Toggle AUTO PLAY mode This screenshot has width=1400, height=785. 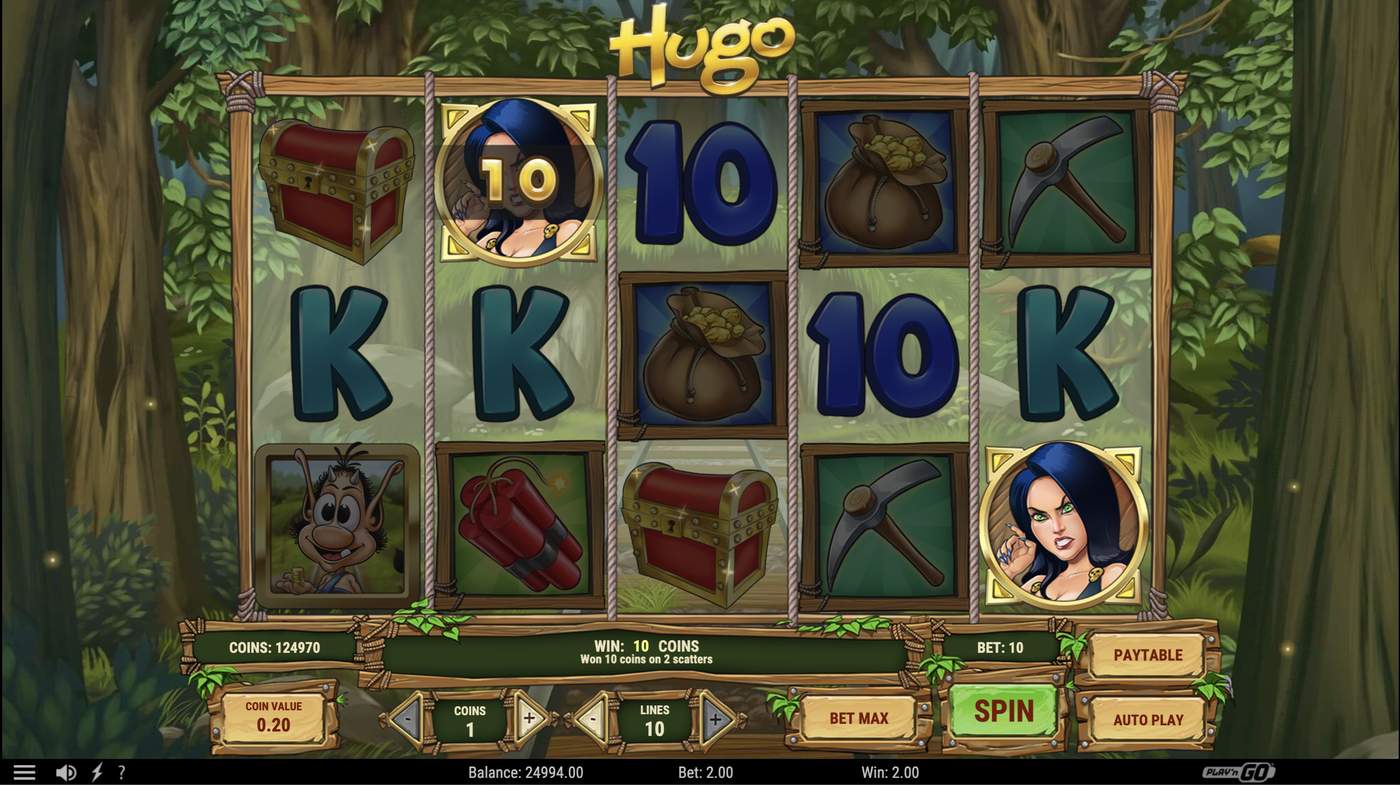[x=1145, y=719]
